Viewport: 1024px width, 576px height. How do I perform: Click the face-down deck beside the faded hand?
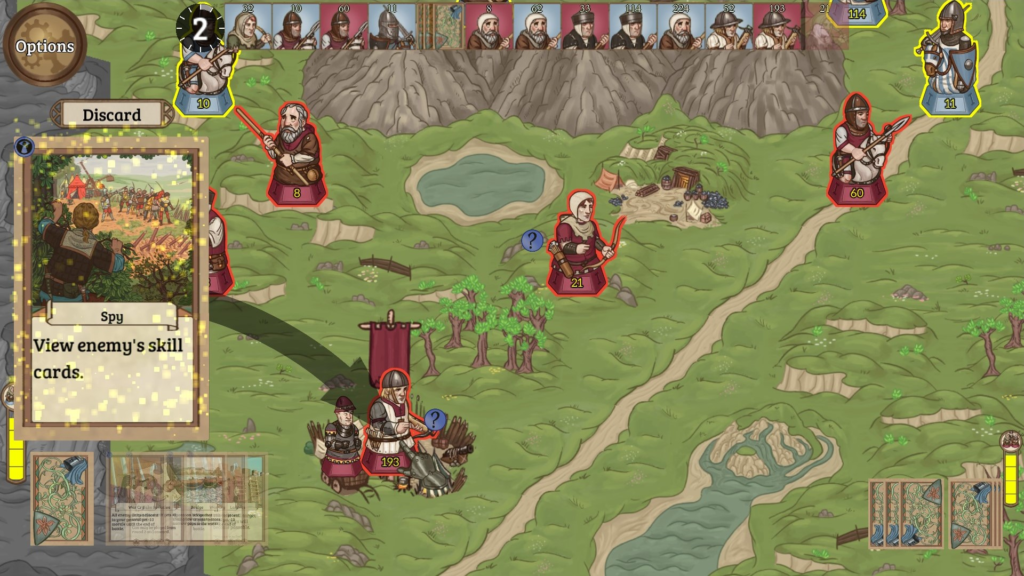pos(61,498)
